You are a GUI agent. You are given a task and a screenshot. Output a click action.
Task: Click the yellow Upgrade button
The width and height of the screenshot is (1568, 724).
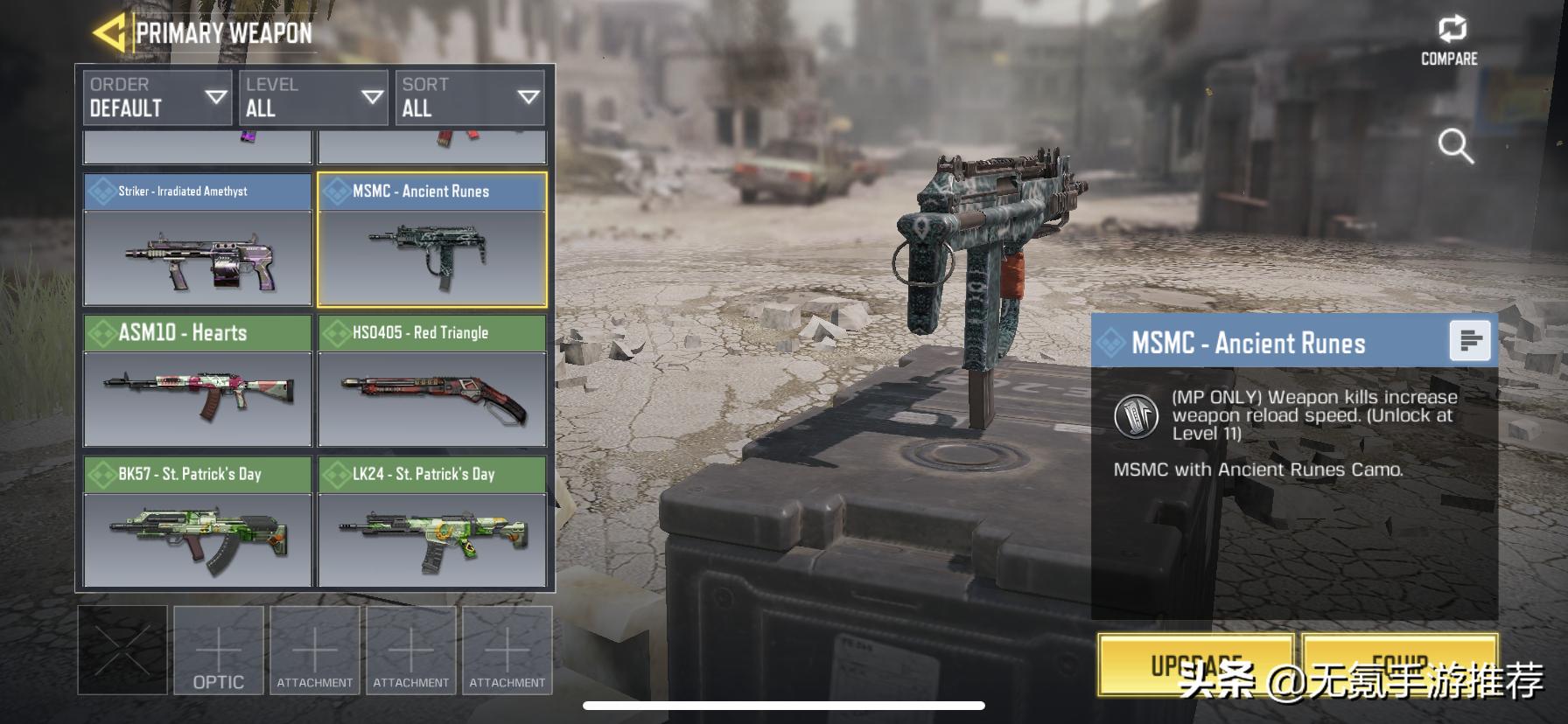pos(1195,665)
